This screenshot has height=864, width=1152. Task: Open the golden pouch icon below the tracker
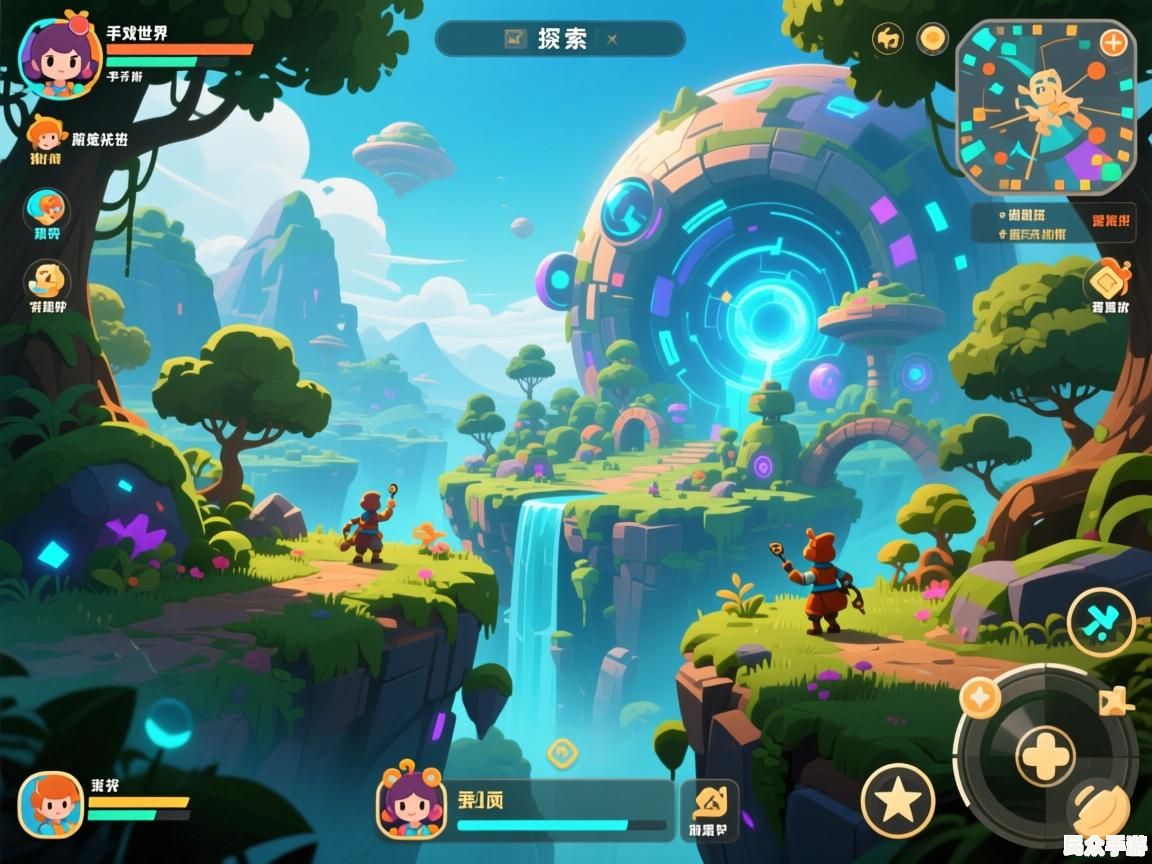pyautogui.click(x=1107, y=281)
